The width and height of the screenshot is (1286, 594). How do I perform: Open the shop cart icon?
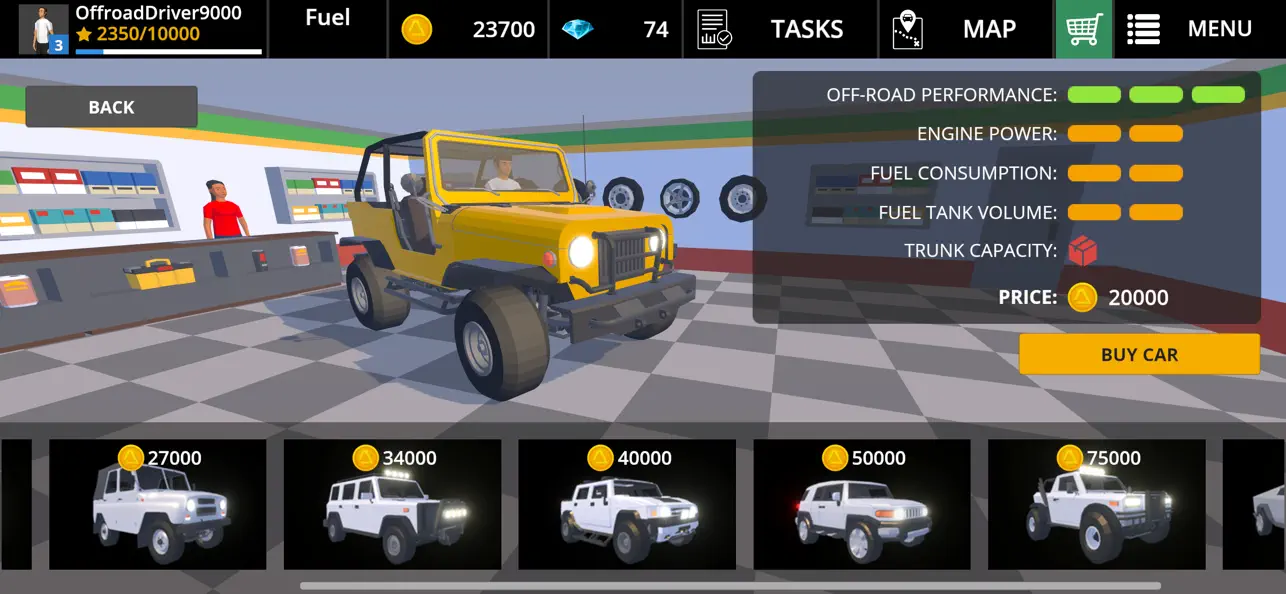tap(1083, 29)
